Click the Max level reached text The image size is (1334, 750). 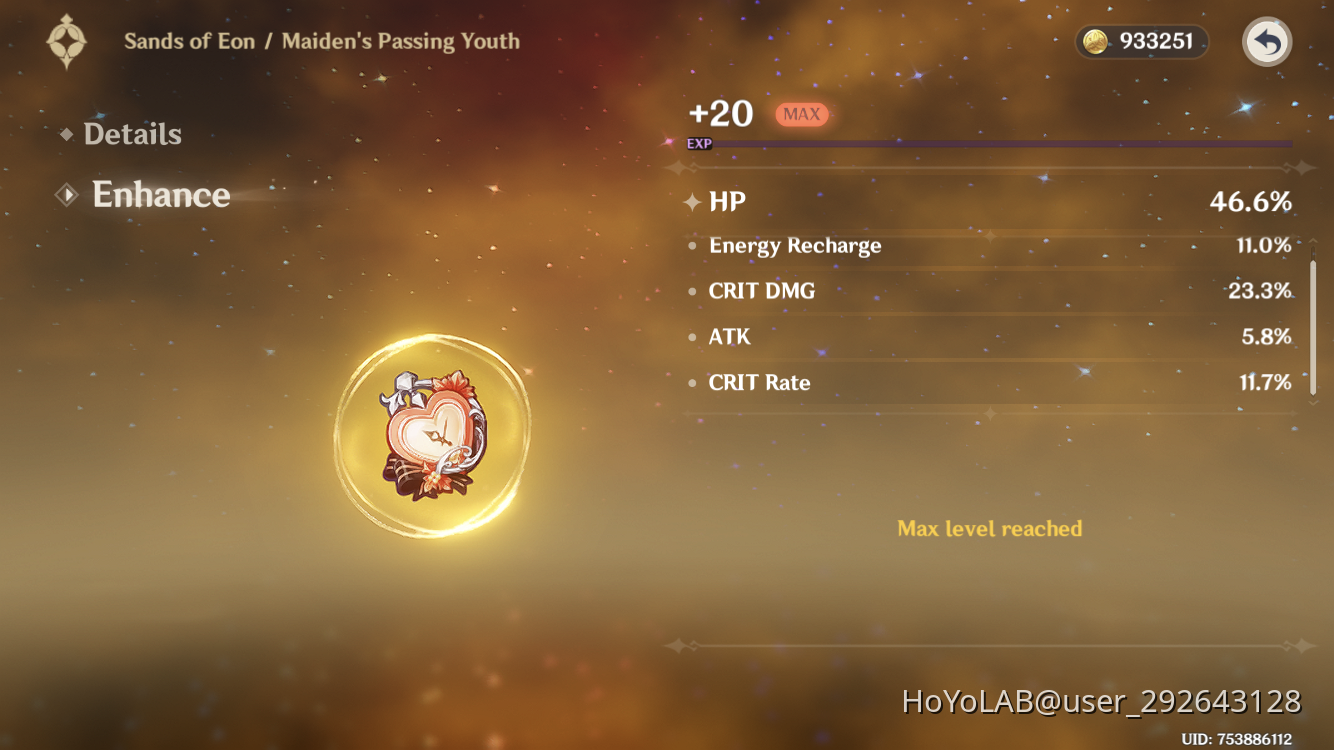coord(990,528)
